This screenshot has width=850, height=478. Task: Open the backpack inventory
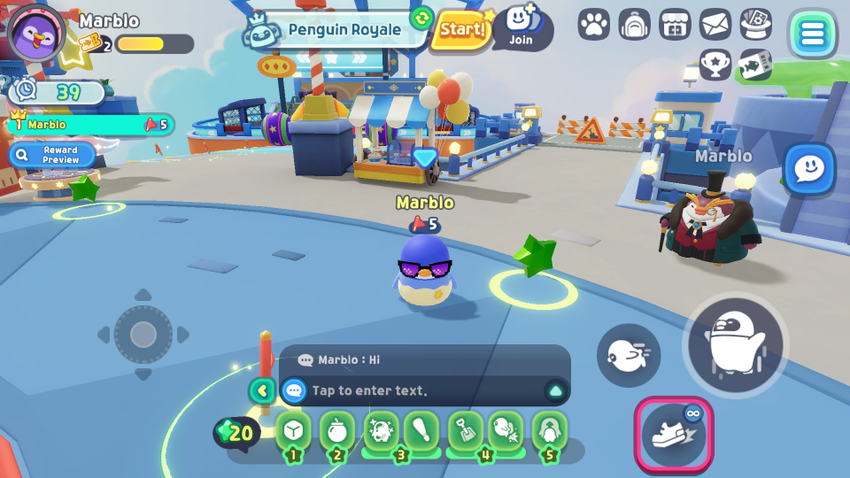click(634, 25)
